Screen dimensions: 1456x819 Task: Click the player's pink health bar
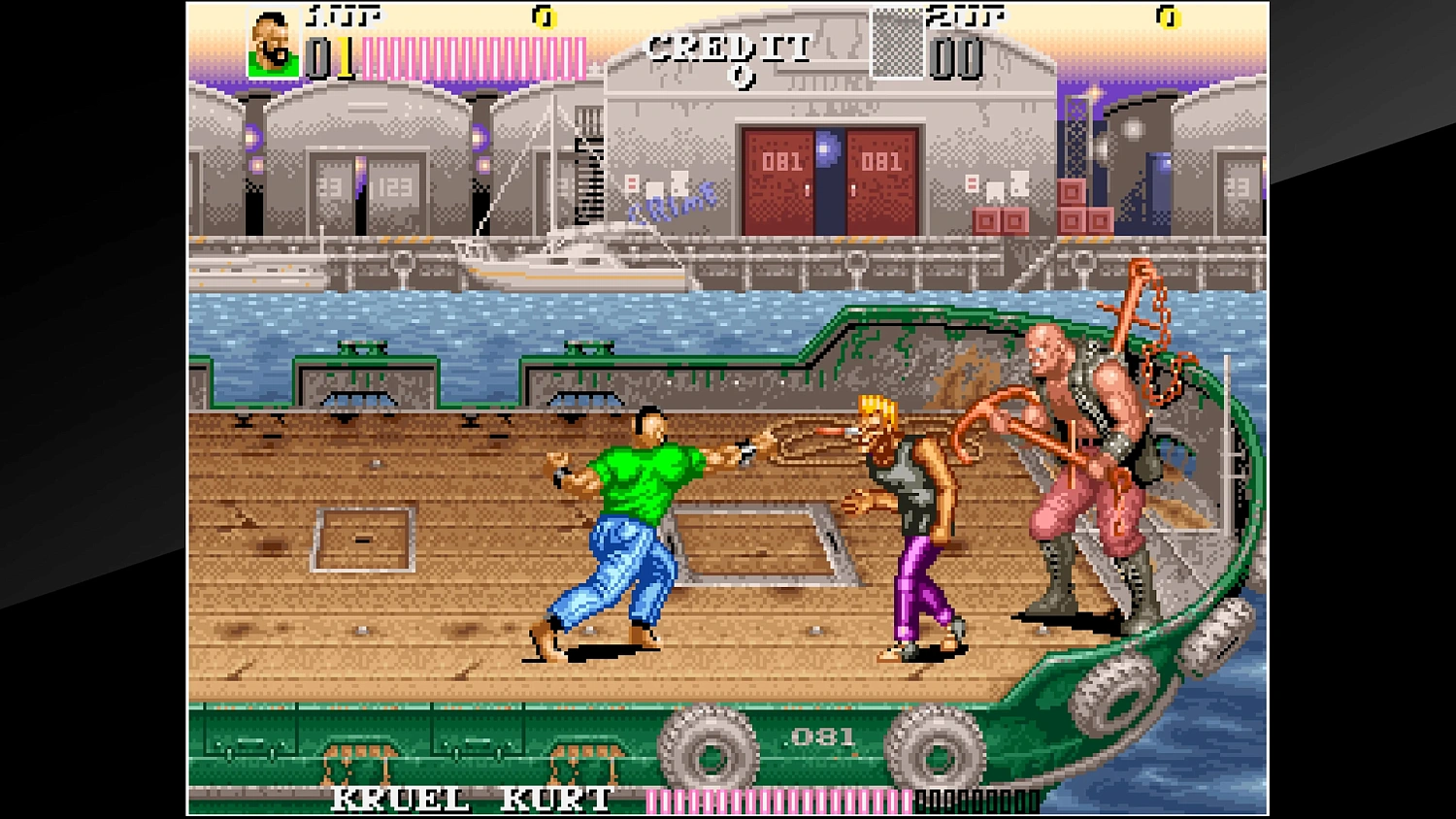476,53
